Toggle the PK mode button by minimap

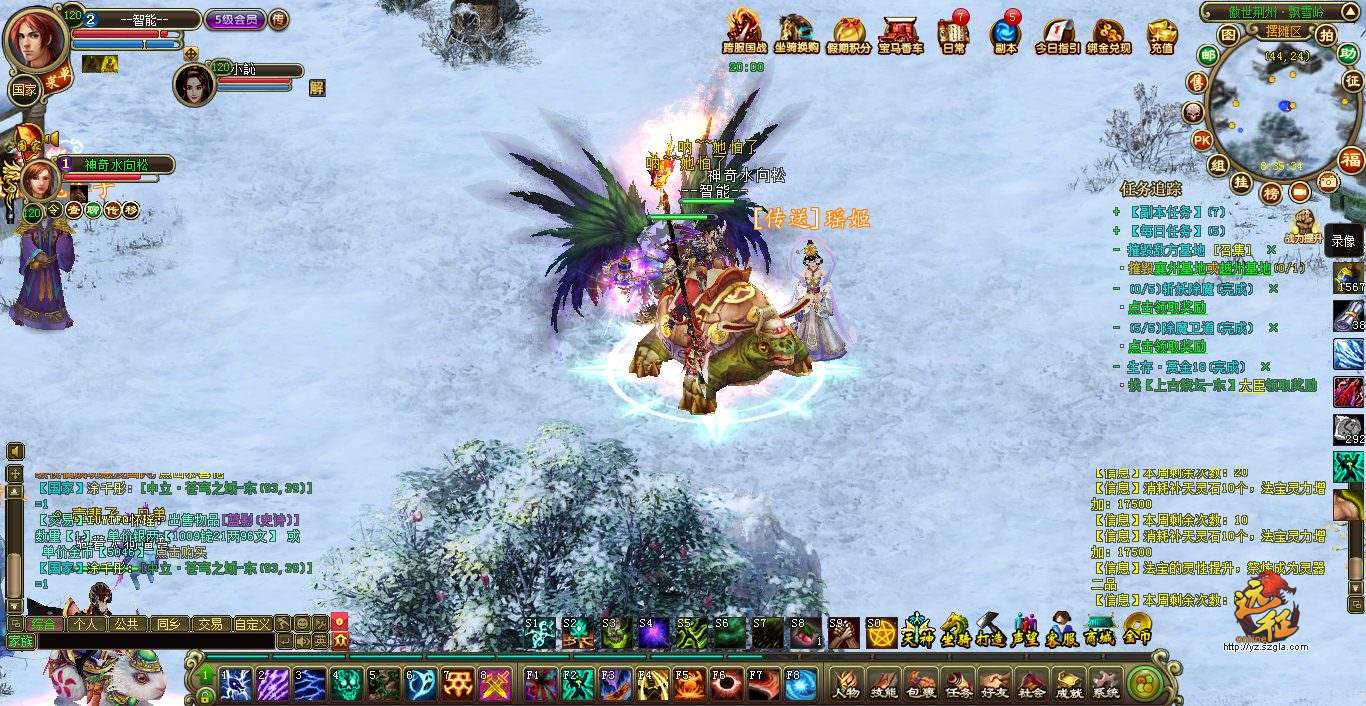click(x=1202, y=139)
